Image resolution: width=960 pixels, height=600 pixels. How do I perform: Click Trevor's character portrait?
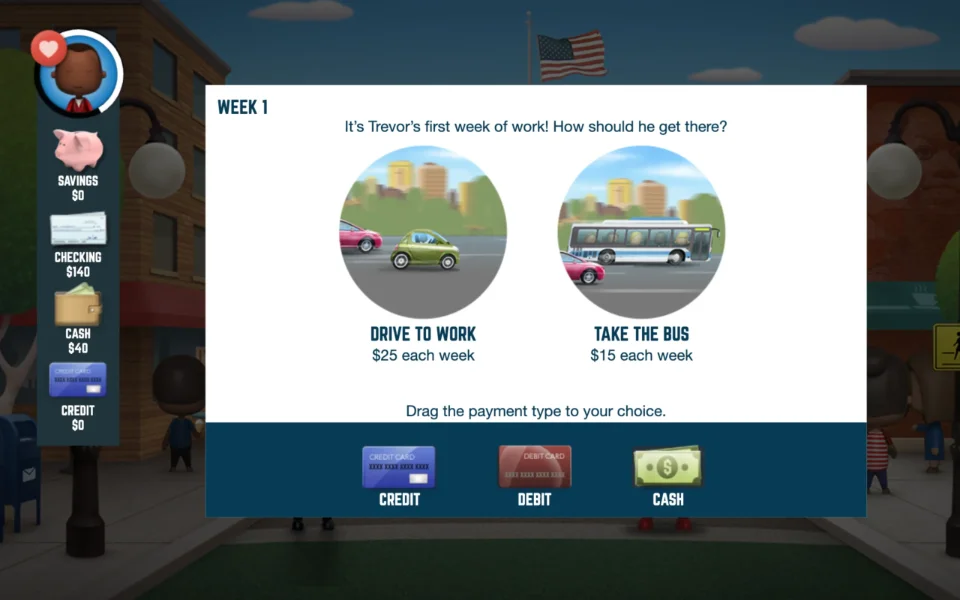tap(82, 76)
